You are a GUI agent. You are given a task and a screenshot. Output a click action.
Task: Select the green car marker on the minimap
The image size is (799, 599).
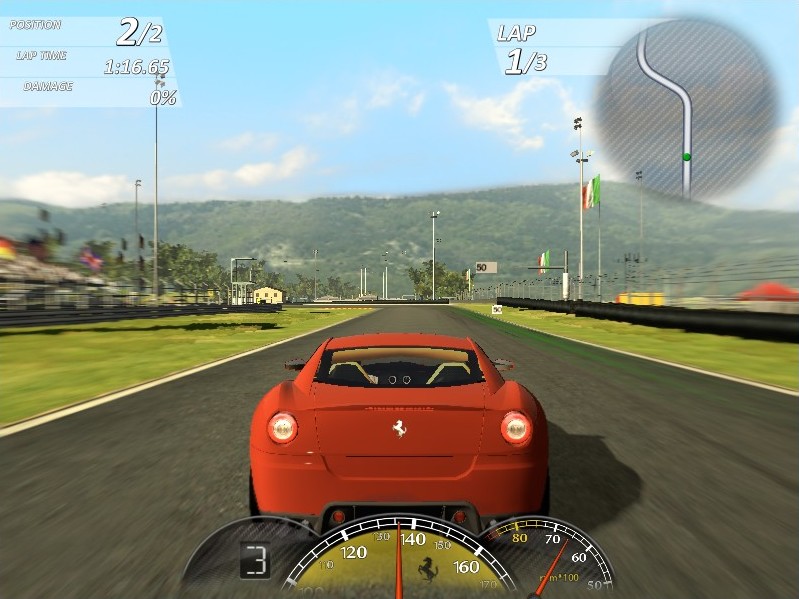click(686, 157)
